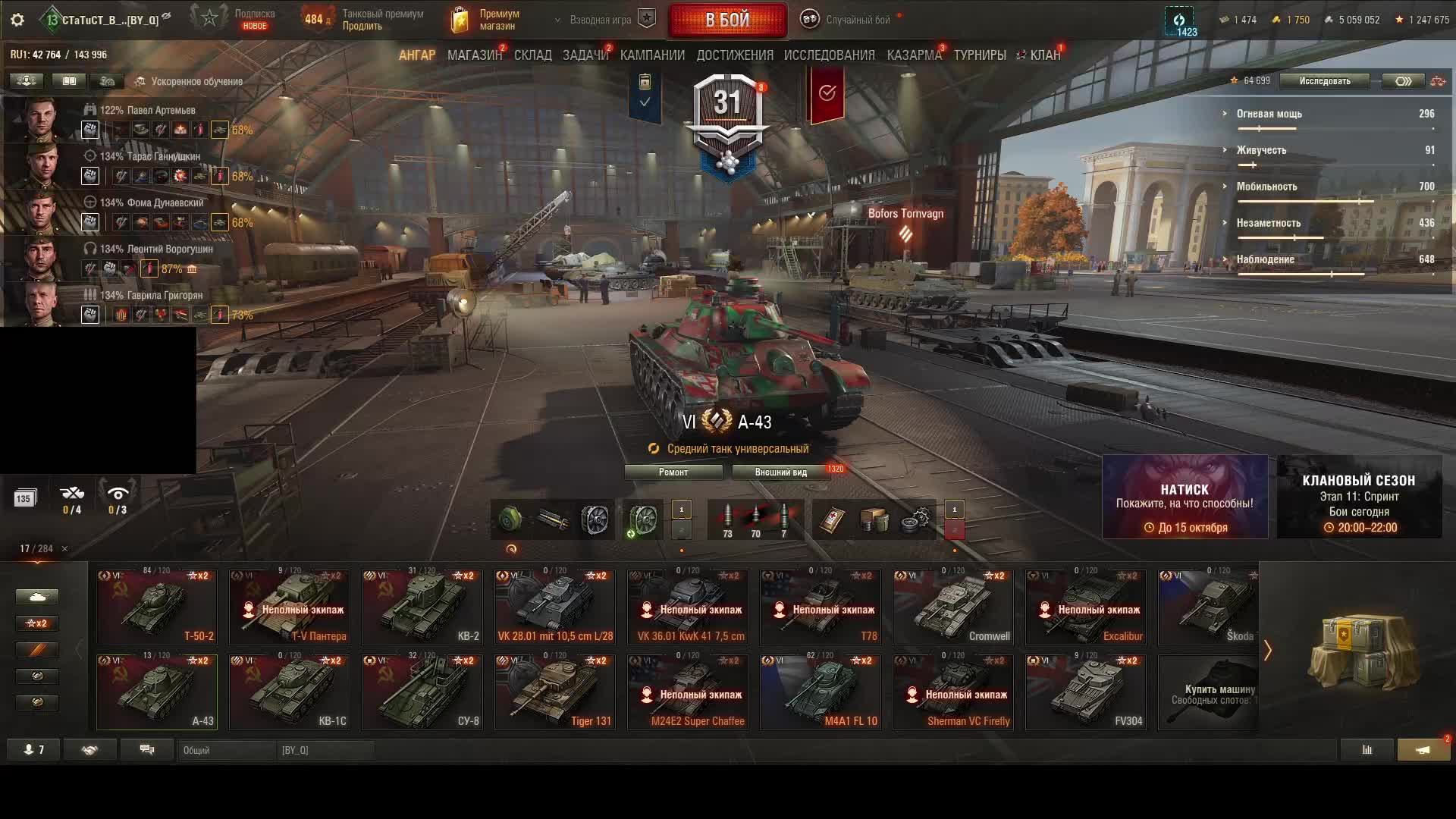This screenshot has width=1456, height=819.
Task: Open Внешний вид exterior customization
Action: pyautogui.click(x=780, y=472)
